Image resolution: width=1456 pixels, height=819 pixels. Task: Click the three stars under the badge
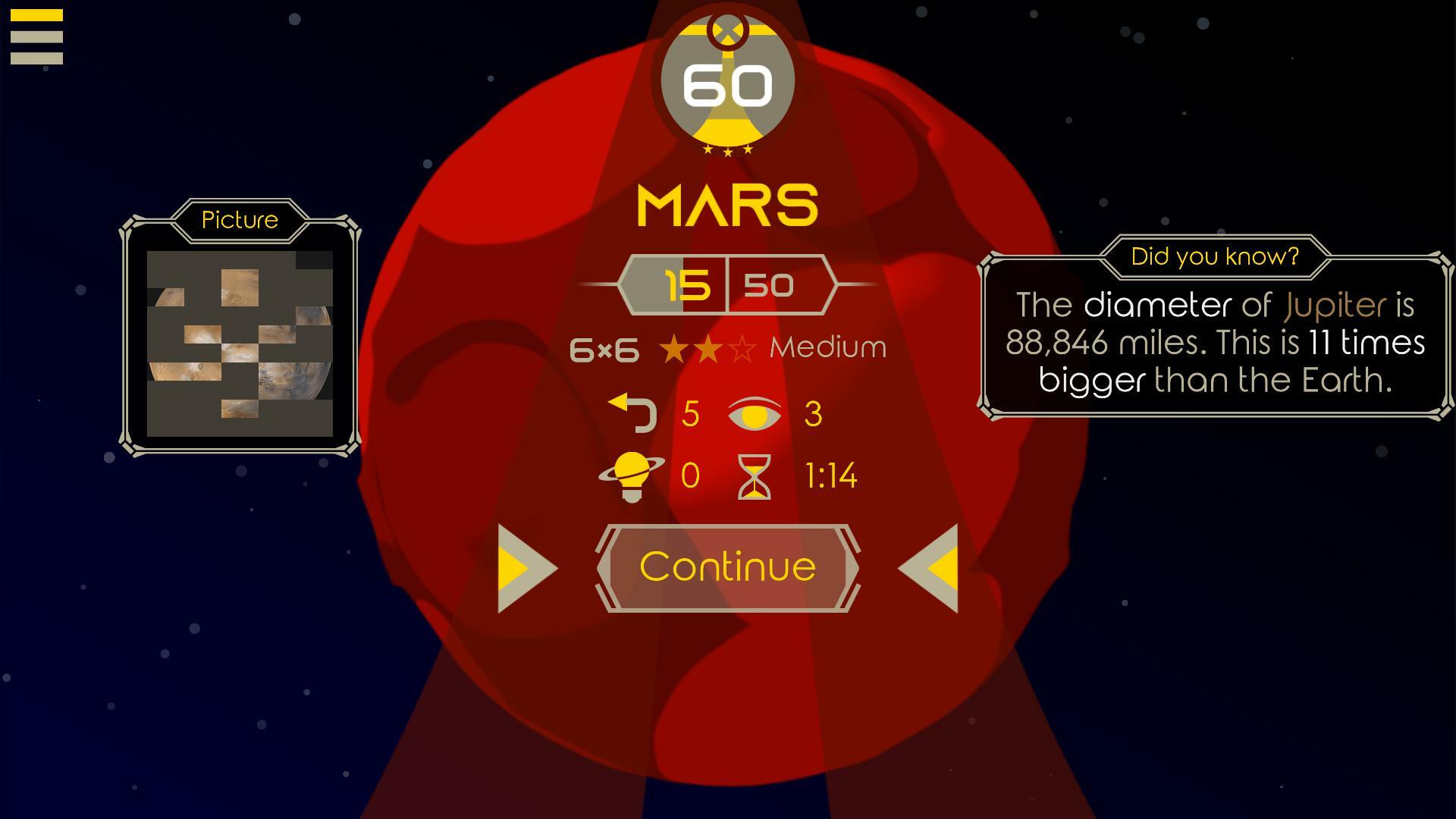point(727,152)
